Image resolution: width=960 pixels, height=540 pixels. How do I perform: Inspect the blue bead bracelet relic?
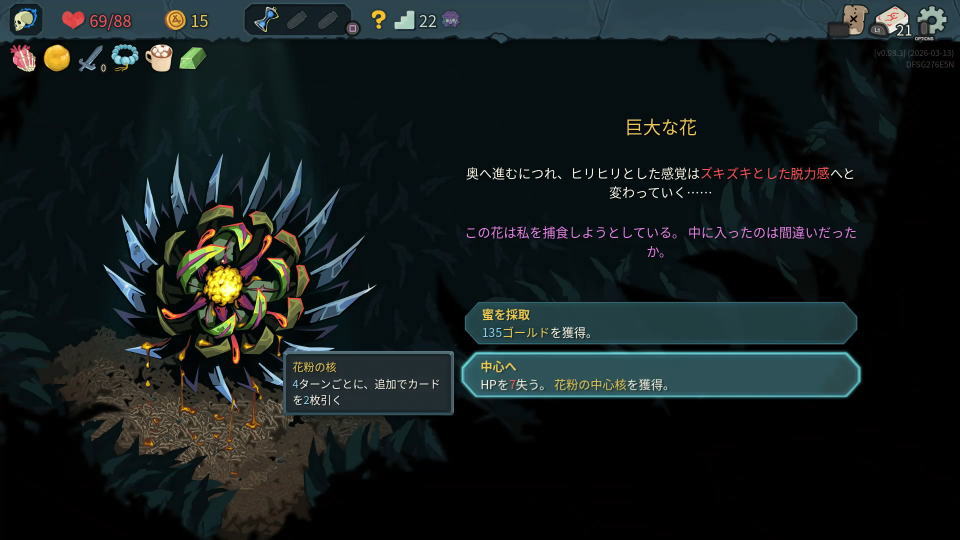[124, 59]
